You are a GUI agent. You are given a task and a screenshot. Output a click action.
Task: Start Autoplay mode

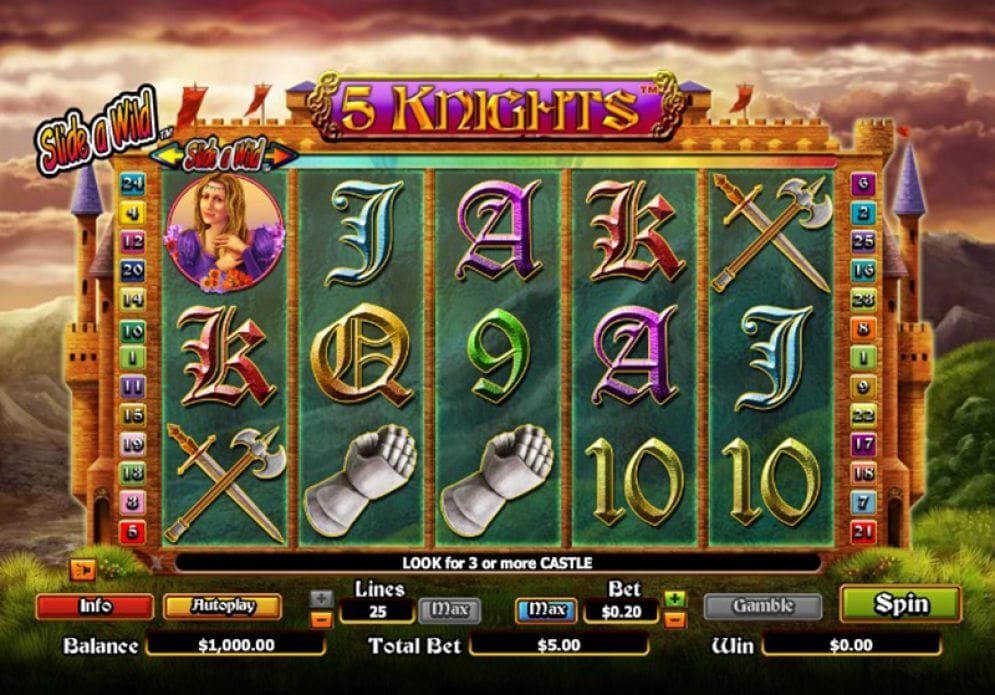click(x=222, y=606)
